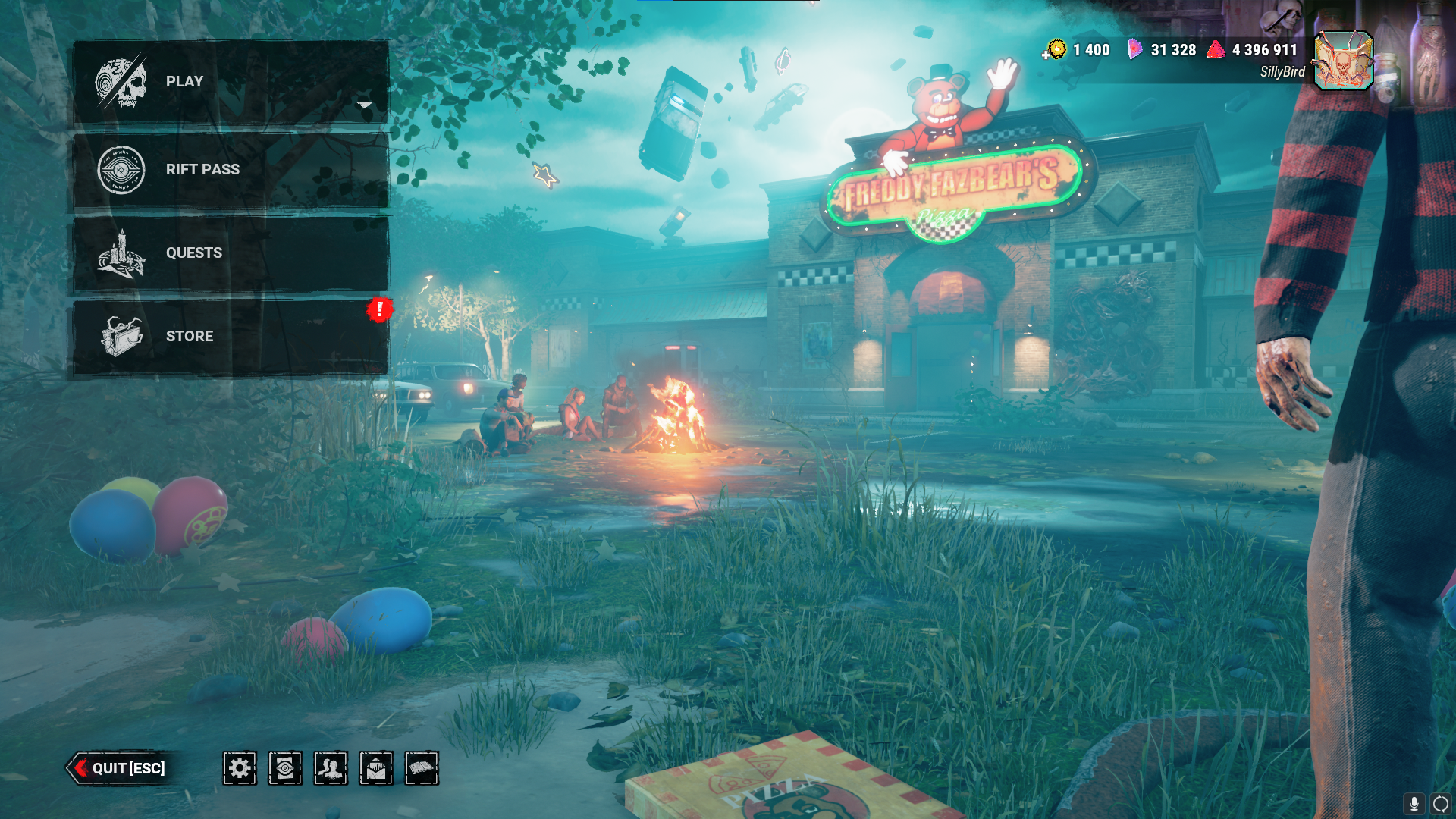Click the circular arrows refresh icon
The image size is (1456, 819).
[x=1440, y=804]
